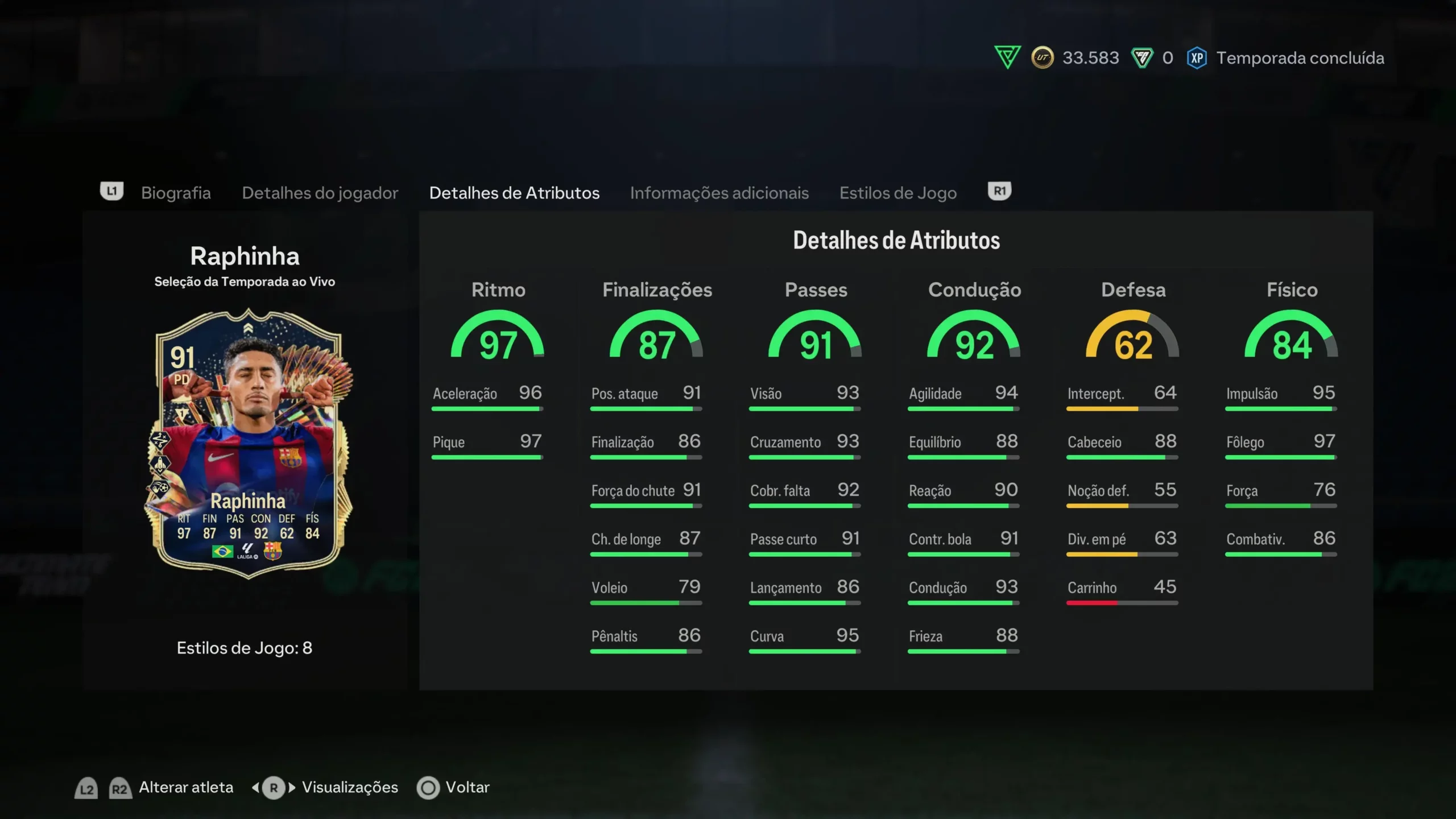Show the Informações adicionais tab
The height and width of the screenshot is (819, 1456).
[x=719, y=193]
